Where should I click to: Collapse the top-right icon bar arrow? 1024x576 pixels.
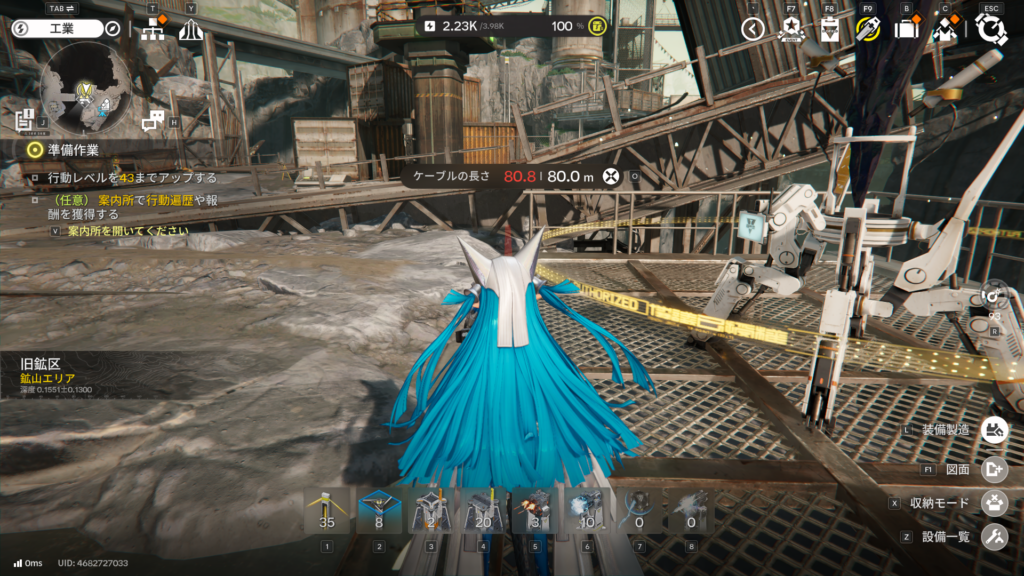[753, 29]
